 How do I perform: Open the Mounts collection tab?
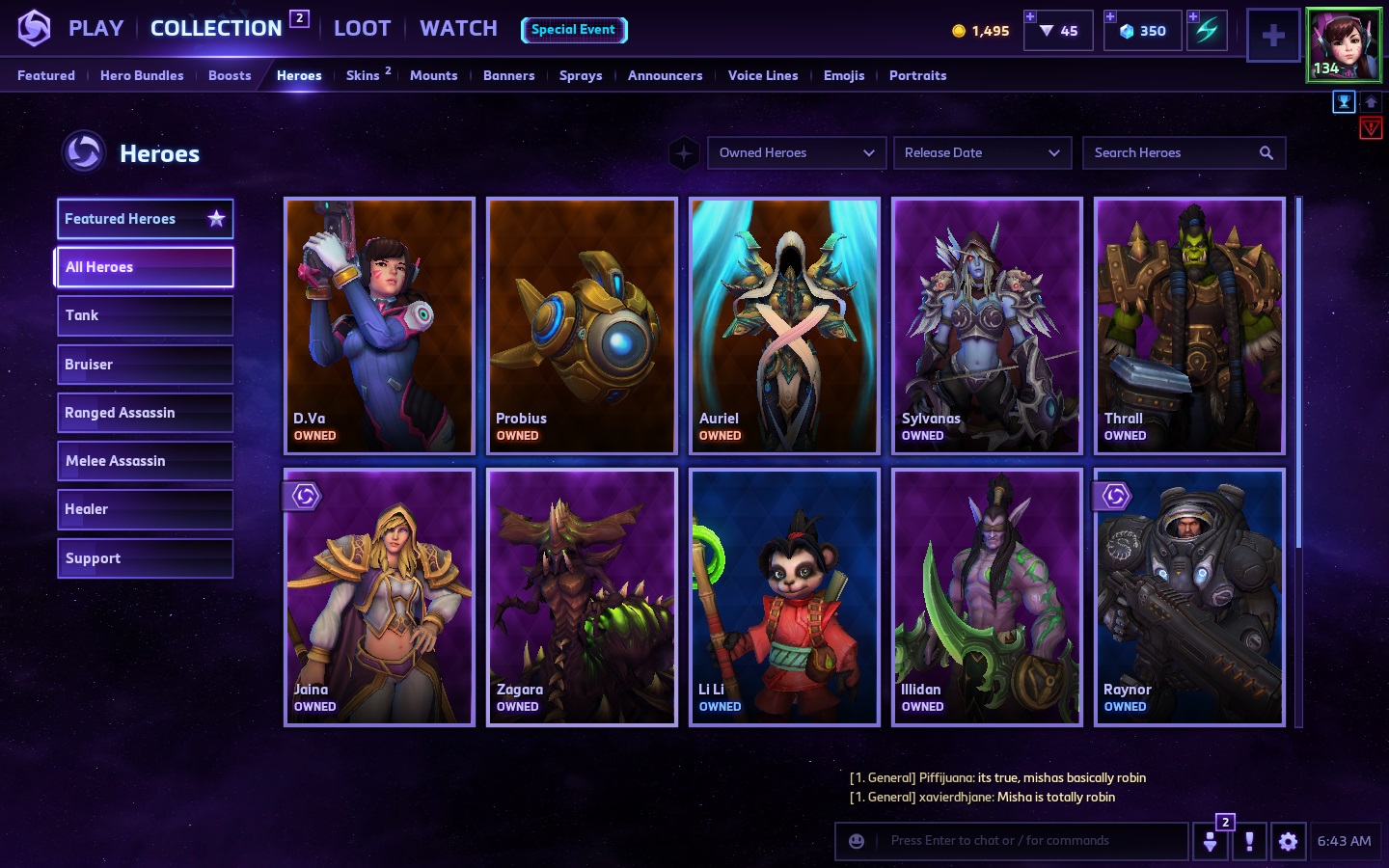point(433,75)
